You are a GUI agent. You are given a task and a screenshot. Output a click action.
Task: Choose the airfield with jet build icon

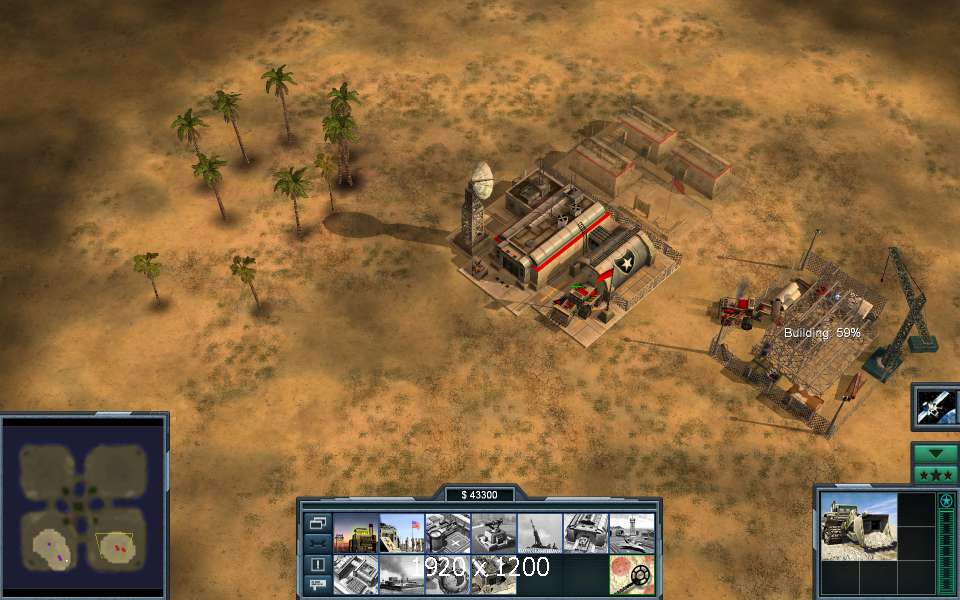(632, 533)
